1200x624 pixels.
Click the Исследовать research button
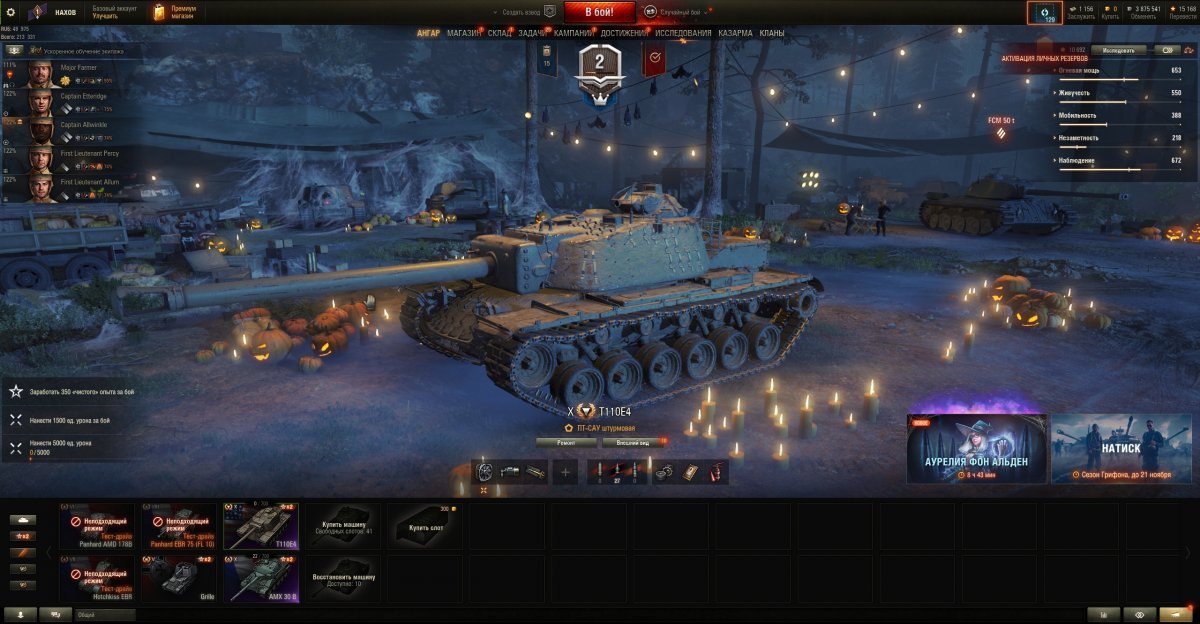coord(1118,49)
